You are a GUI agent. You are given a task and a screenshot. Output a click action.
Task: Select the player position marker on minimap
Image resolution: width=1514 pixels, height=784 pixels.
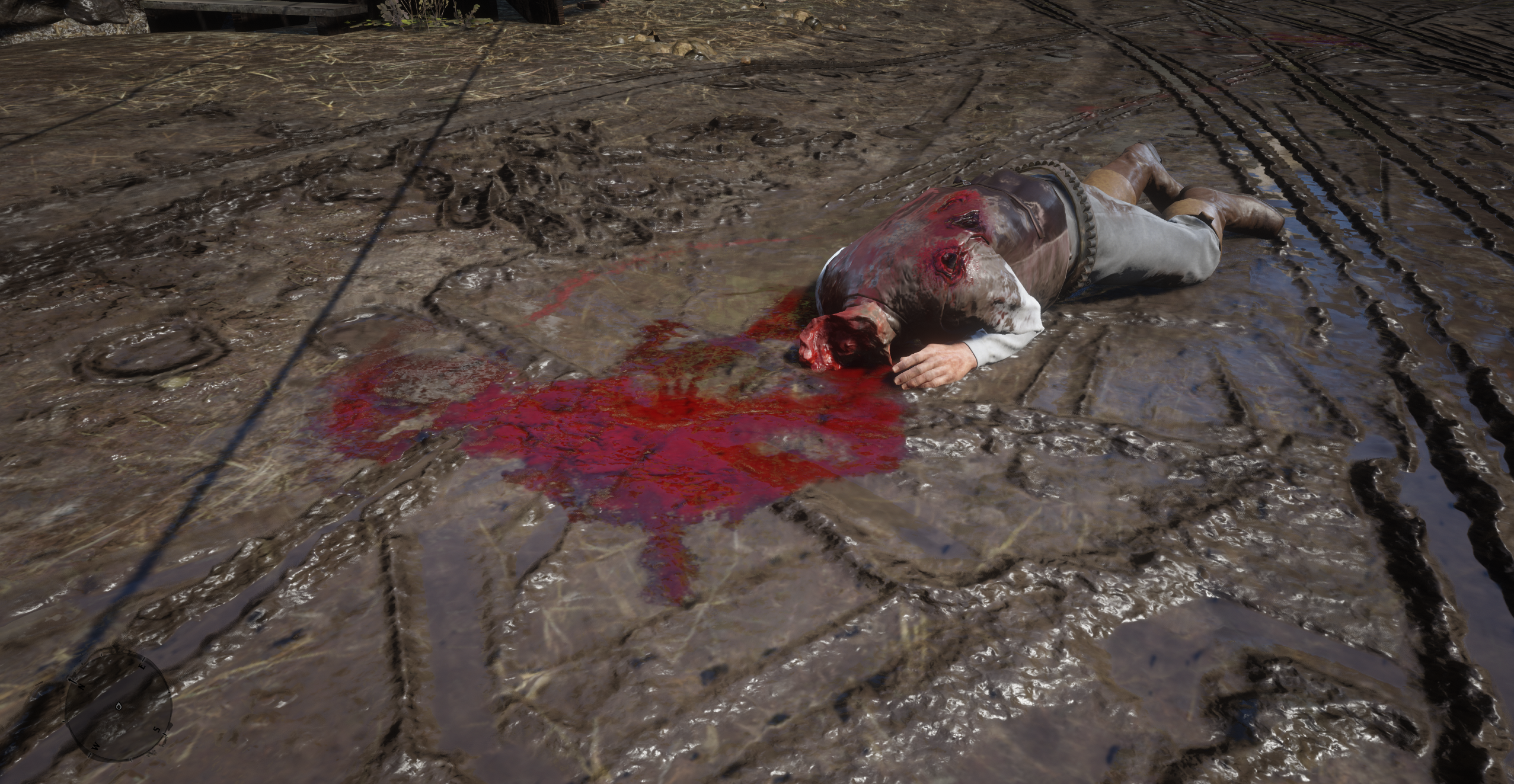pos(119,706)
